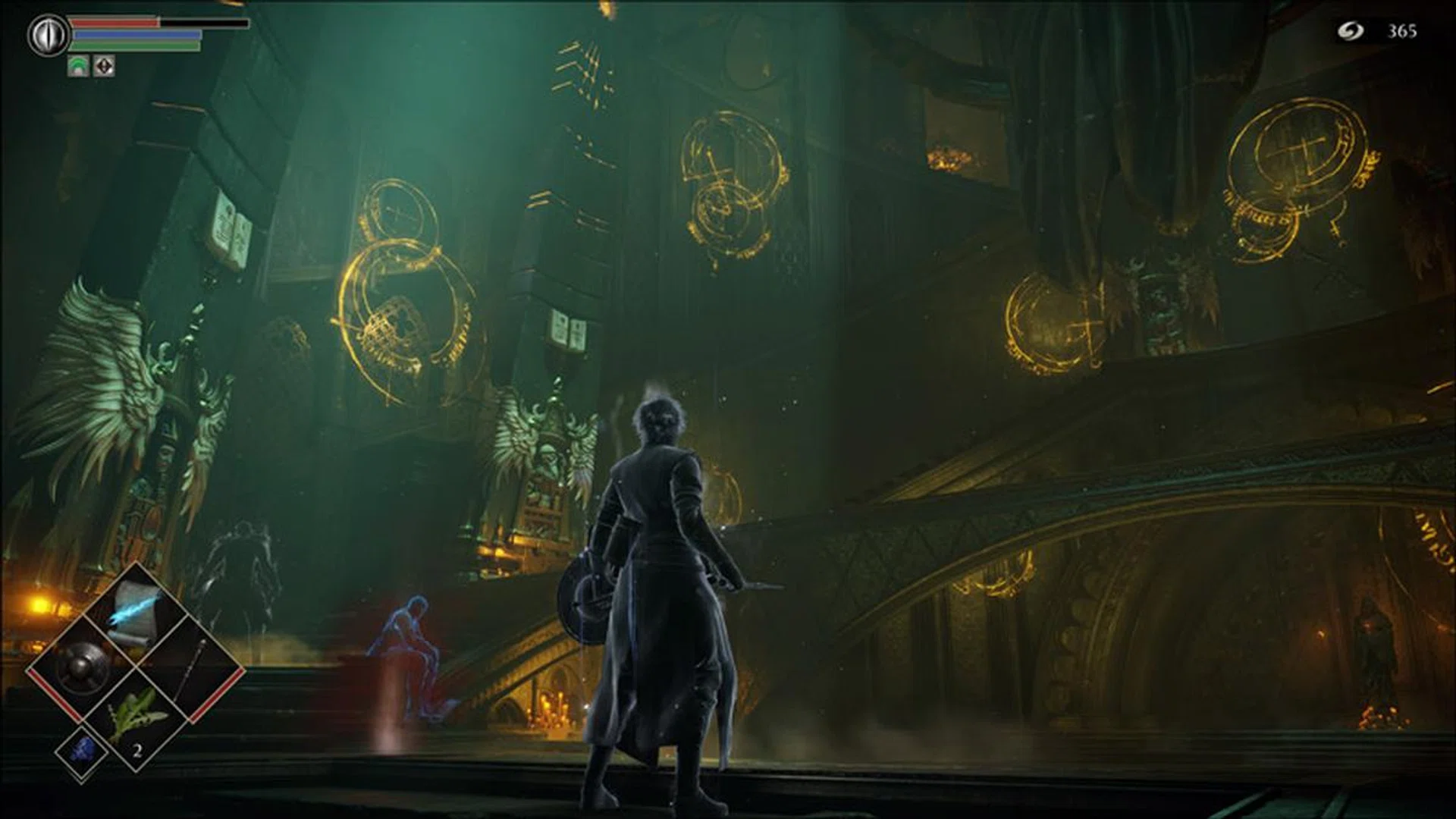The height and width of the screenshot is (819, 1456).
Task: Click the black diamond status effect icon
Action: coord(104,66)
